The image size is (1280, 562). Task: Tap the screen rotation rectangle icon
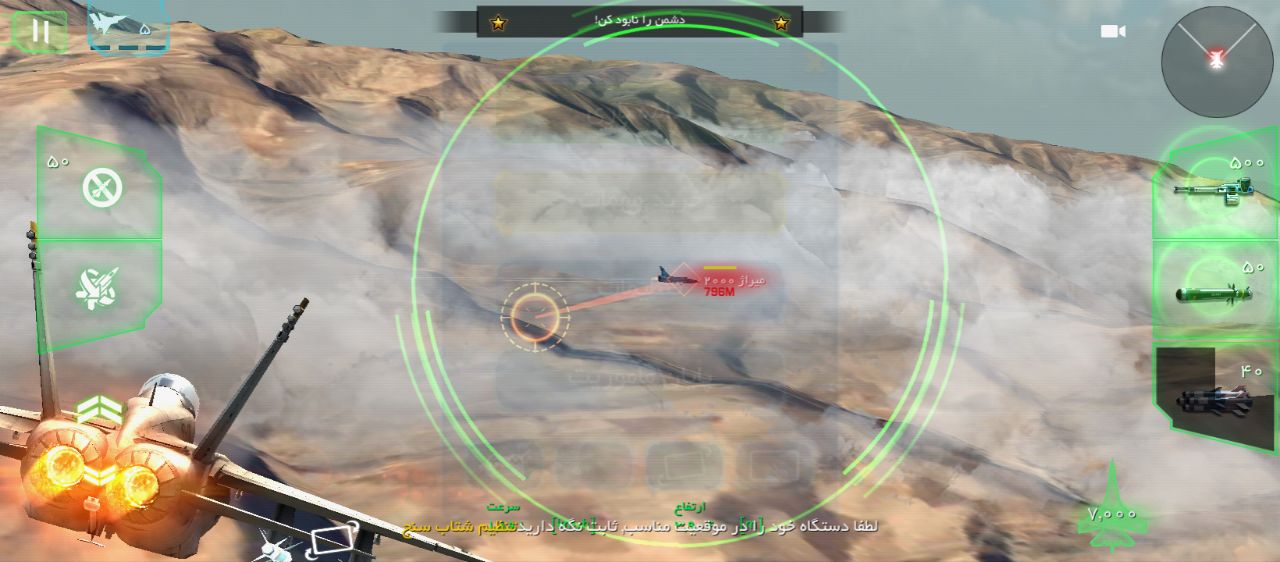331,543
